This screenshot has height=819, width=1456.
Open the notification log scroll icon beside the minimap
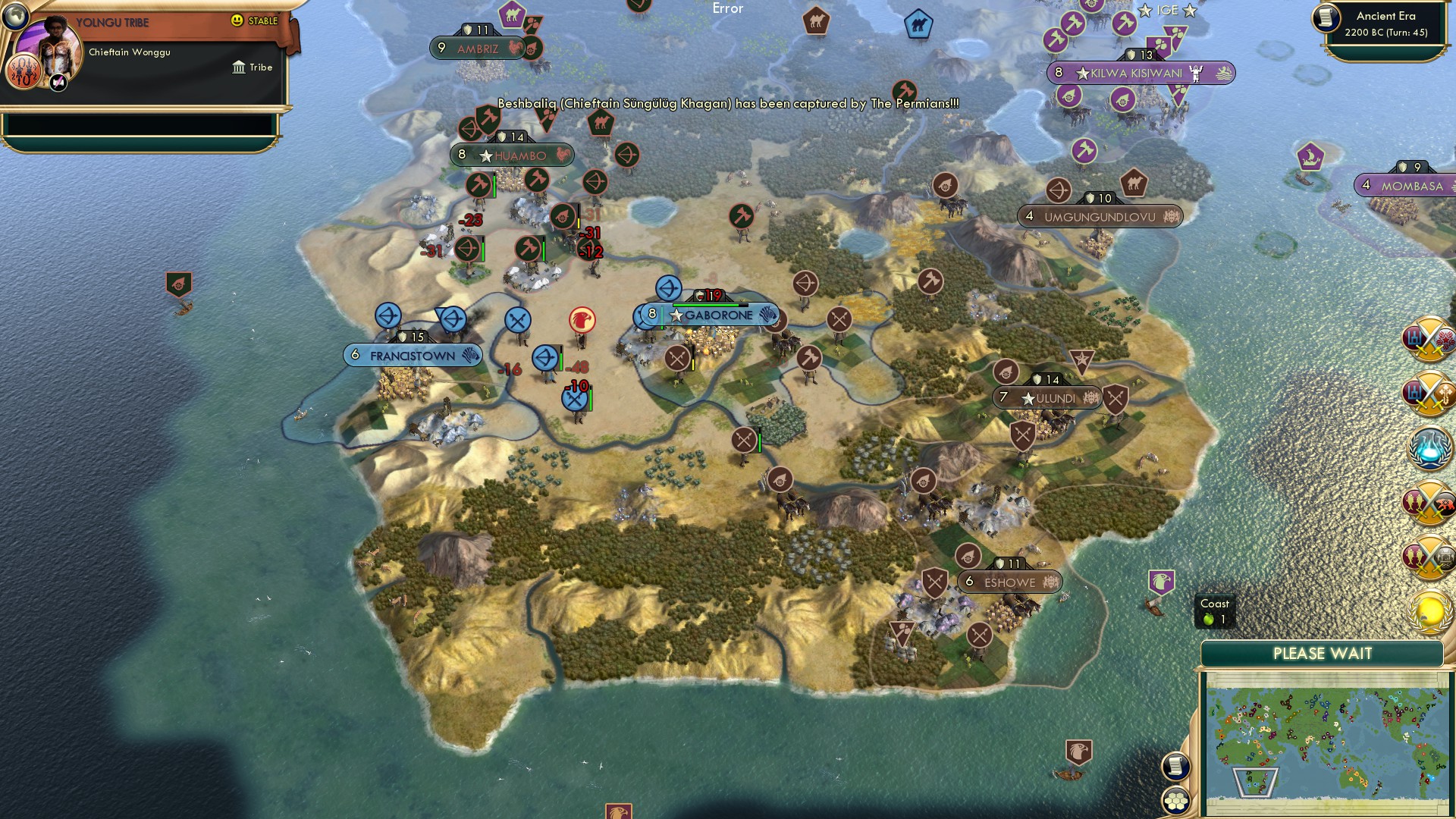pyautogui.click(x=1176, y=767)
